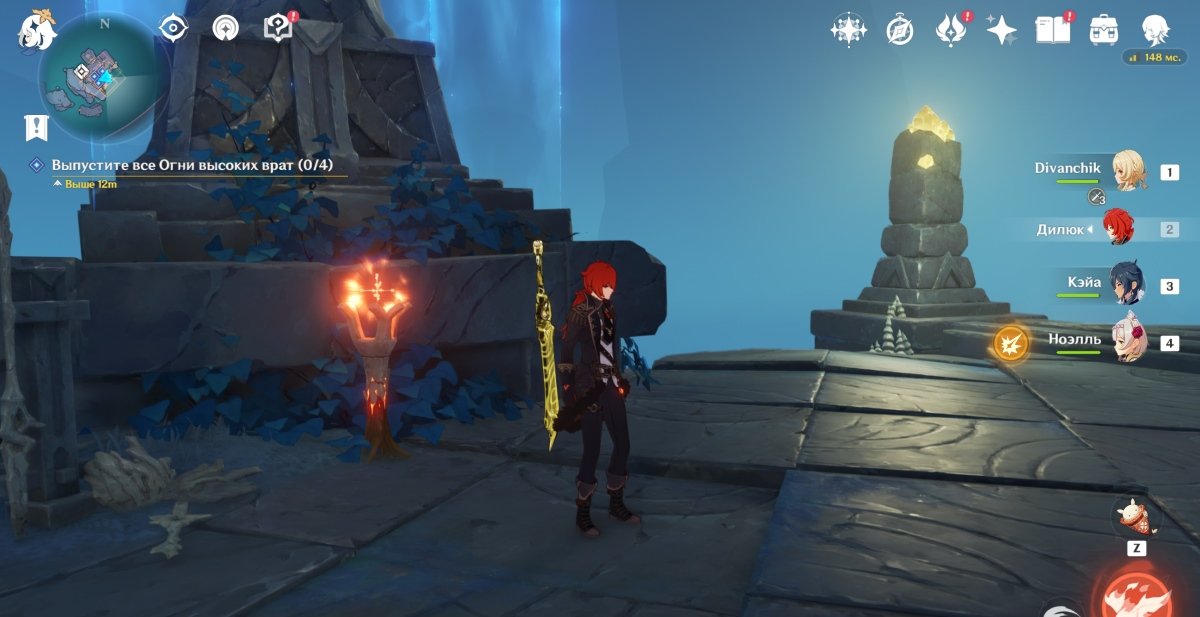This screenshot has width=1200, height=617.
Task: Open the character profile icon
Action: click(1156, 30)
